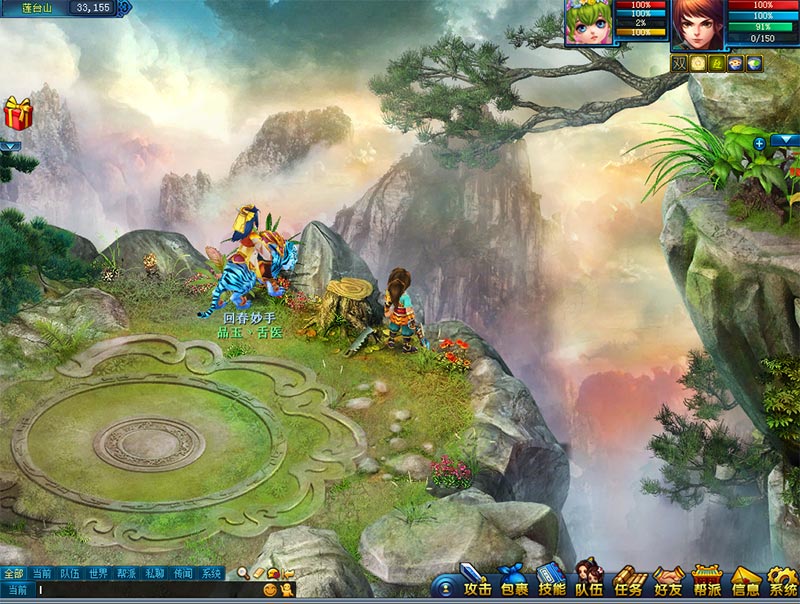Click the chat text input field

140,591
